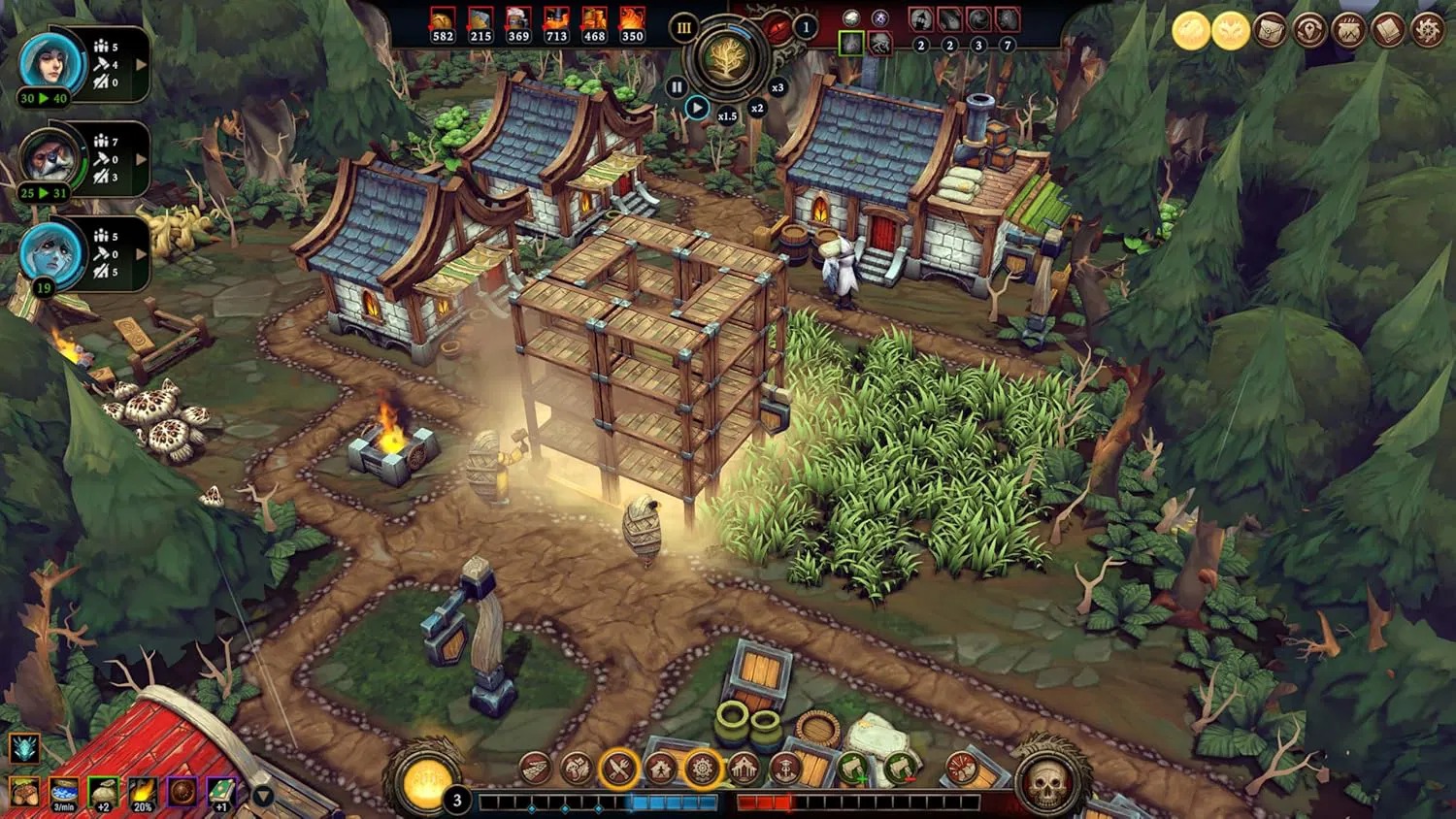
Task: Click the glowing tree Eye emblem at top center
Action: click(727, 60)
